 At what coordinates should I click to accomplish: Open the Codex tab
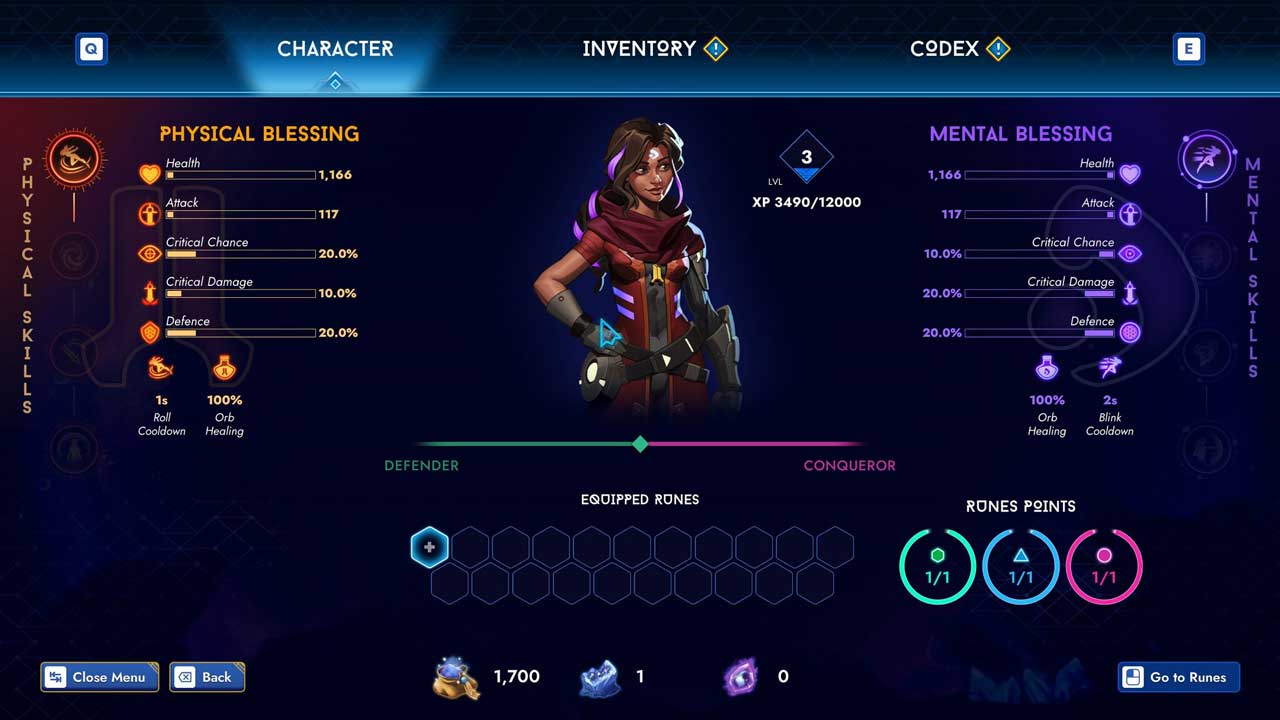coord(945,48)
